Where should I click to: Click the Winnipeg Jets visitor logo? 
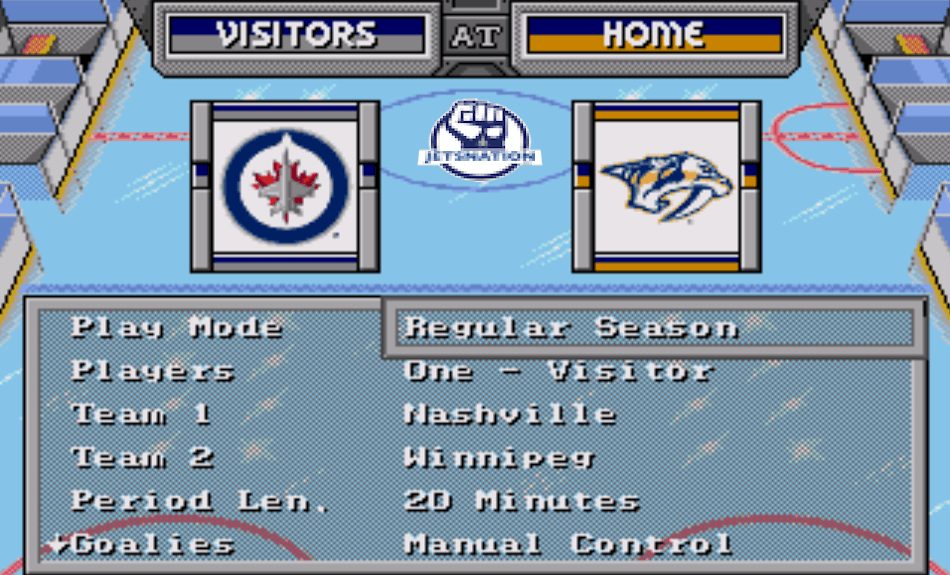(285, 186)
